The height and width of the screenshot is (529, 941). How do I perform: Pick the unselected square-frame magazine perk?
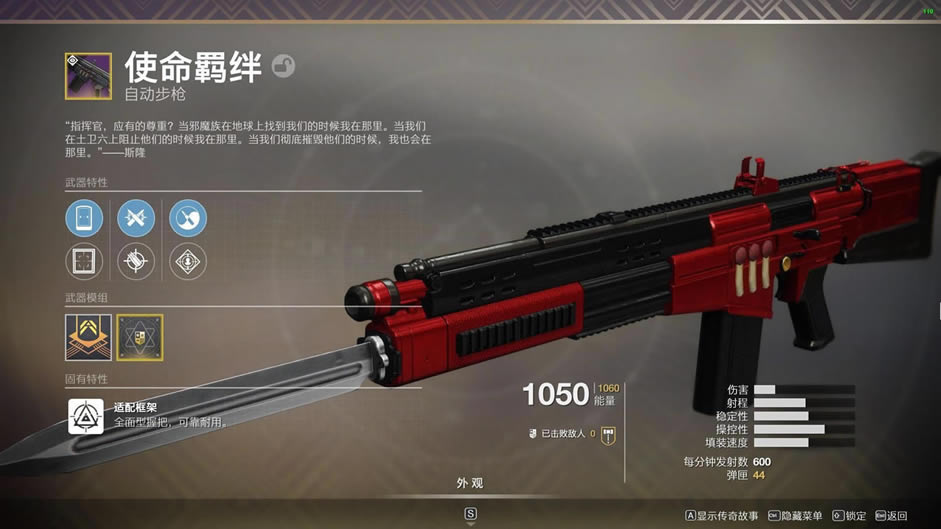pyautogui.click(x=84, y=262)
